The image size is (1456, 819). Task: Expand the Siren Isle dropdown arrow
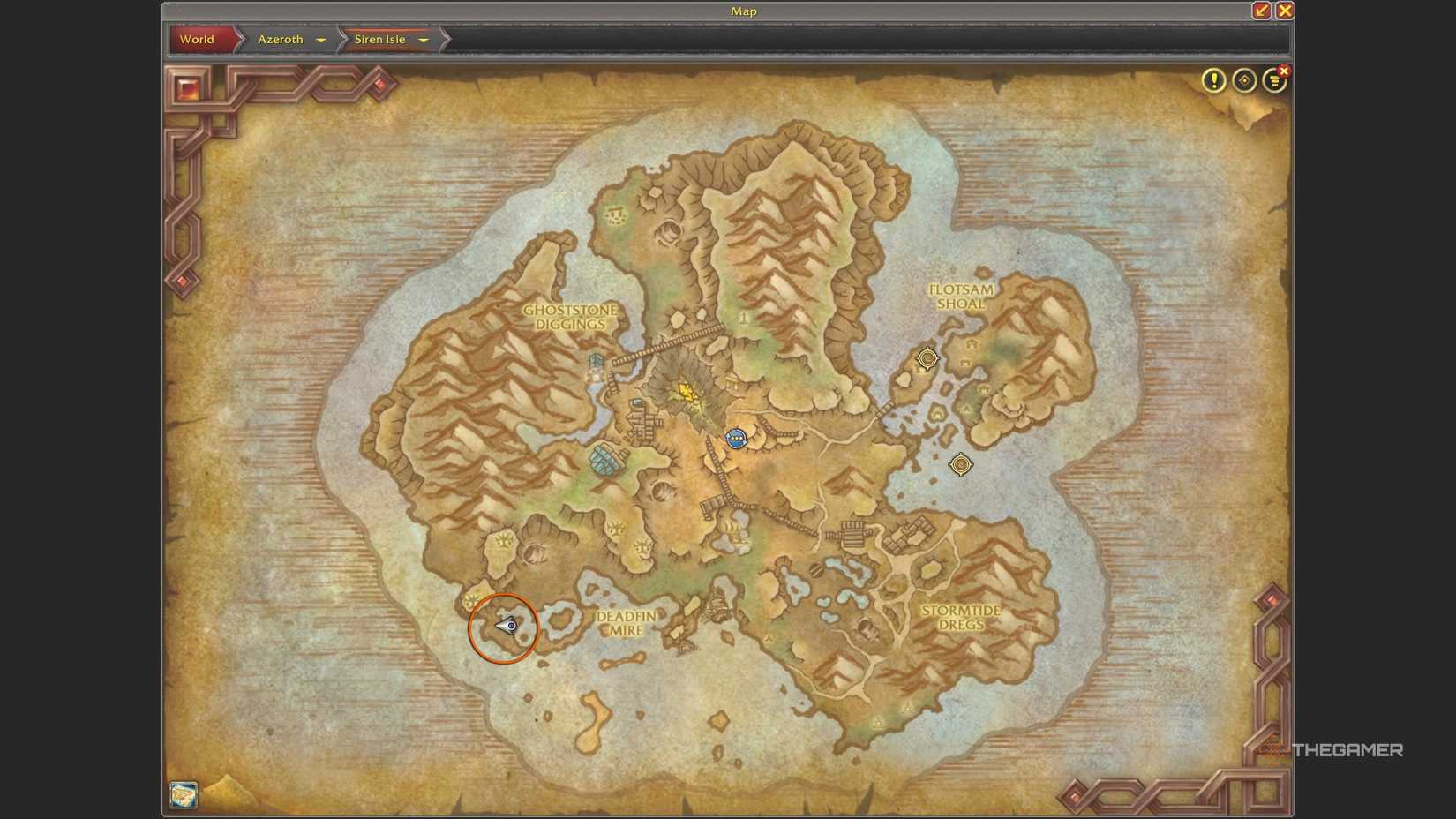[x=424, y=40]
